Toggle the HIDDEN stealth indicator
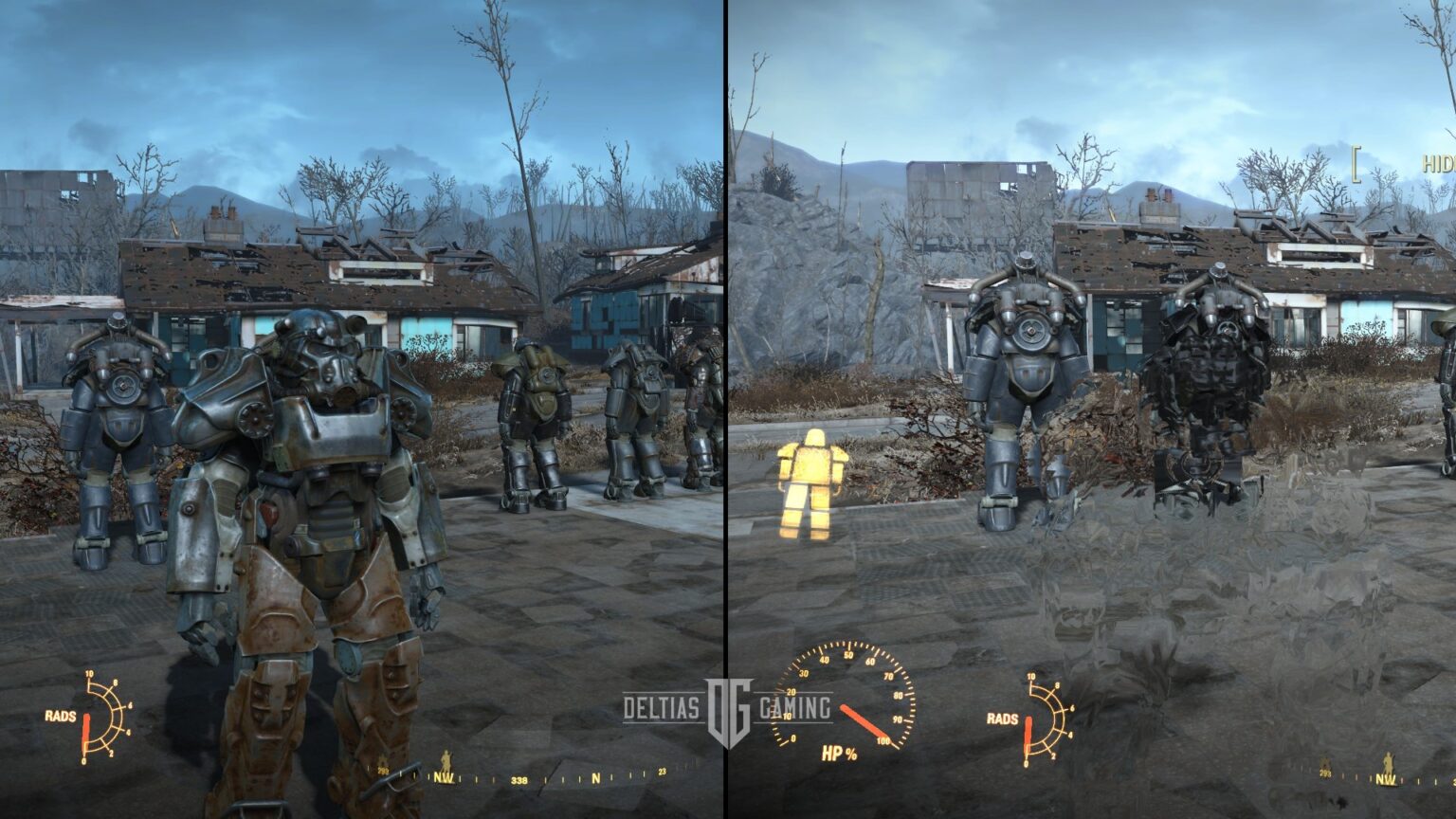Image resolution: width=1456 pixels, height=819 pixels. pyautogui.click(x=1432, y=163)
